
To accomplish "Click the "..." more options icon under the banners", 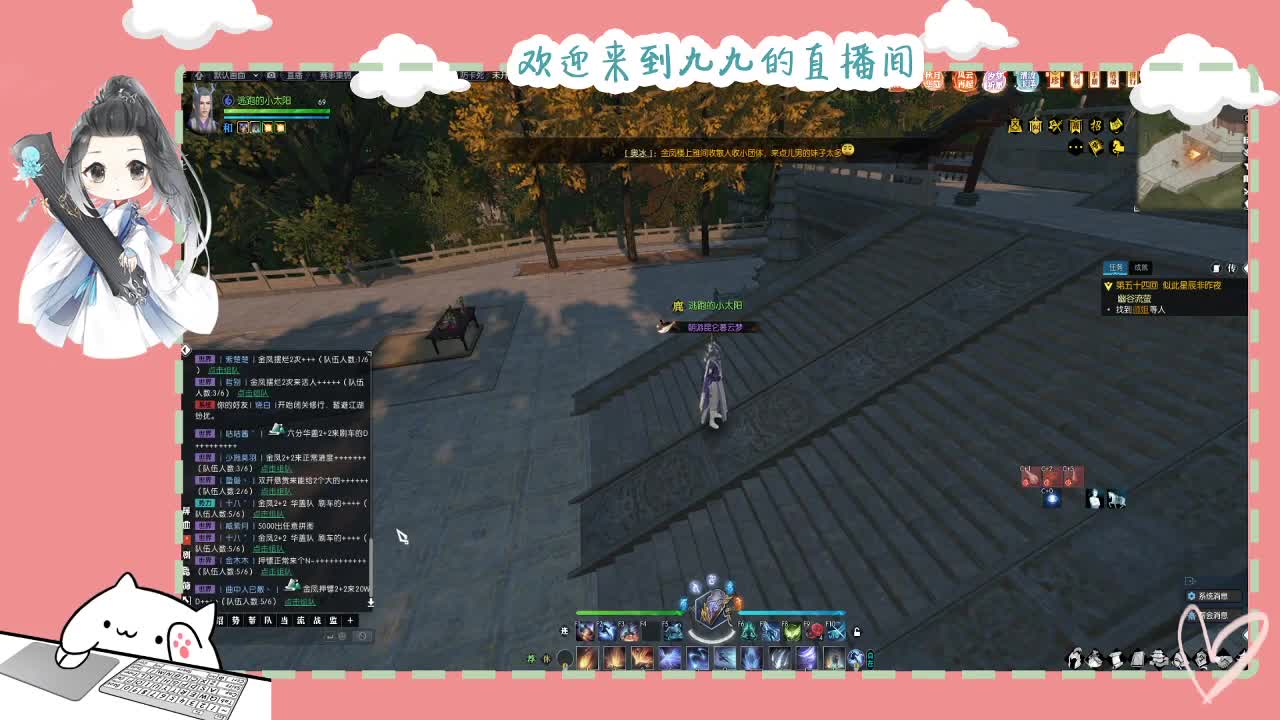I will click(1074, 148).
